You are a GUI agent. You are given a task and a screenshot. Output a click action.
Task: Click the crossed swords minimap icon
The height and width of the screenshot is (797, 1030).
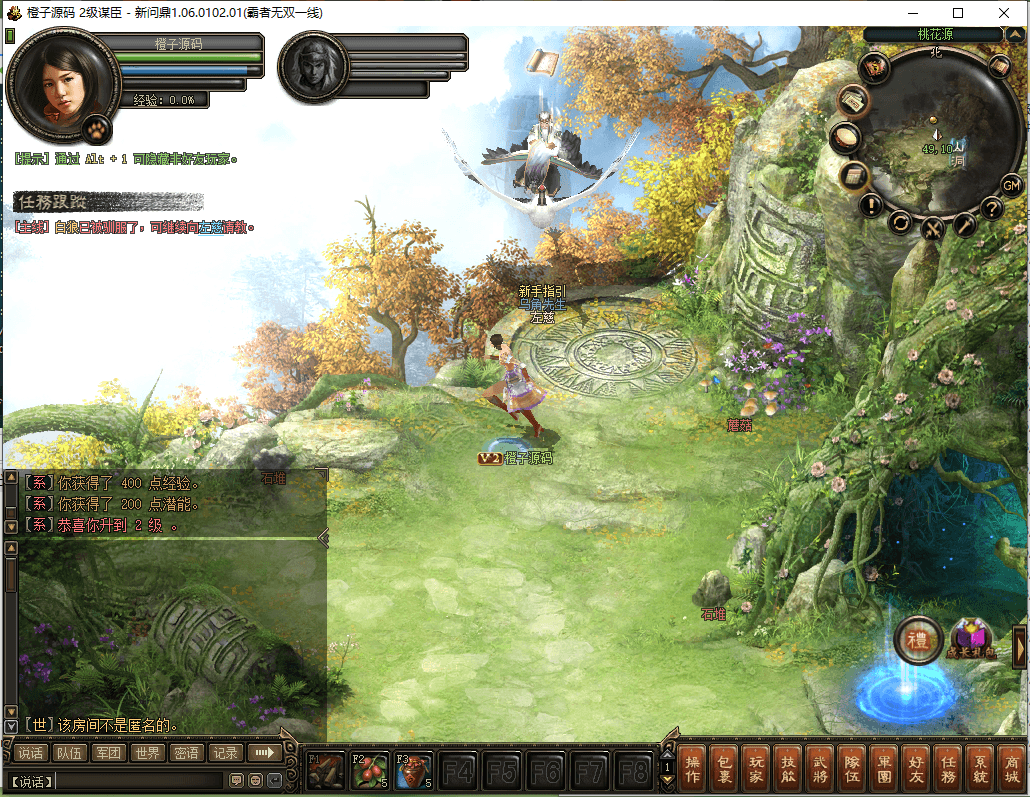coord(932,229)
